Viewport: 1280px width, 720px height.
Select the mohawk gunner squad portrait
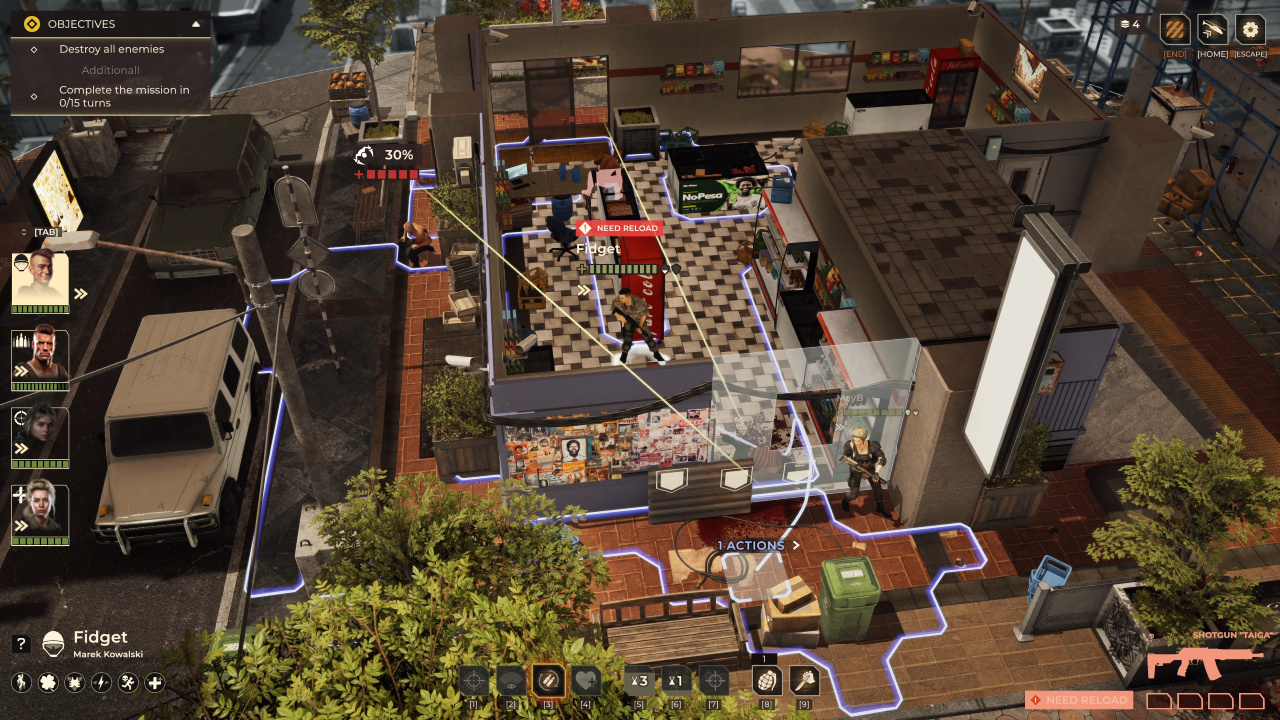pyautogui.click(x=40, y=357)
